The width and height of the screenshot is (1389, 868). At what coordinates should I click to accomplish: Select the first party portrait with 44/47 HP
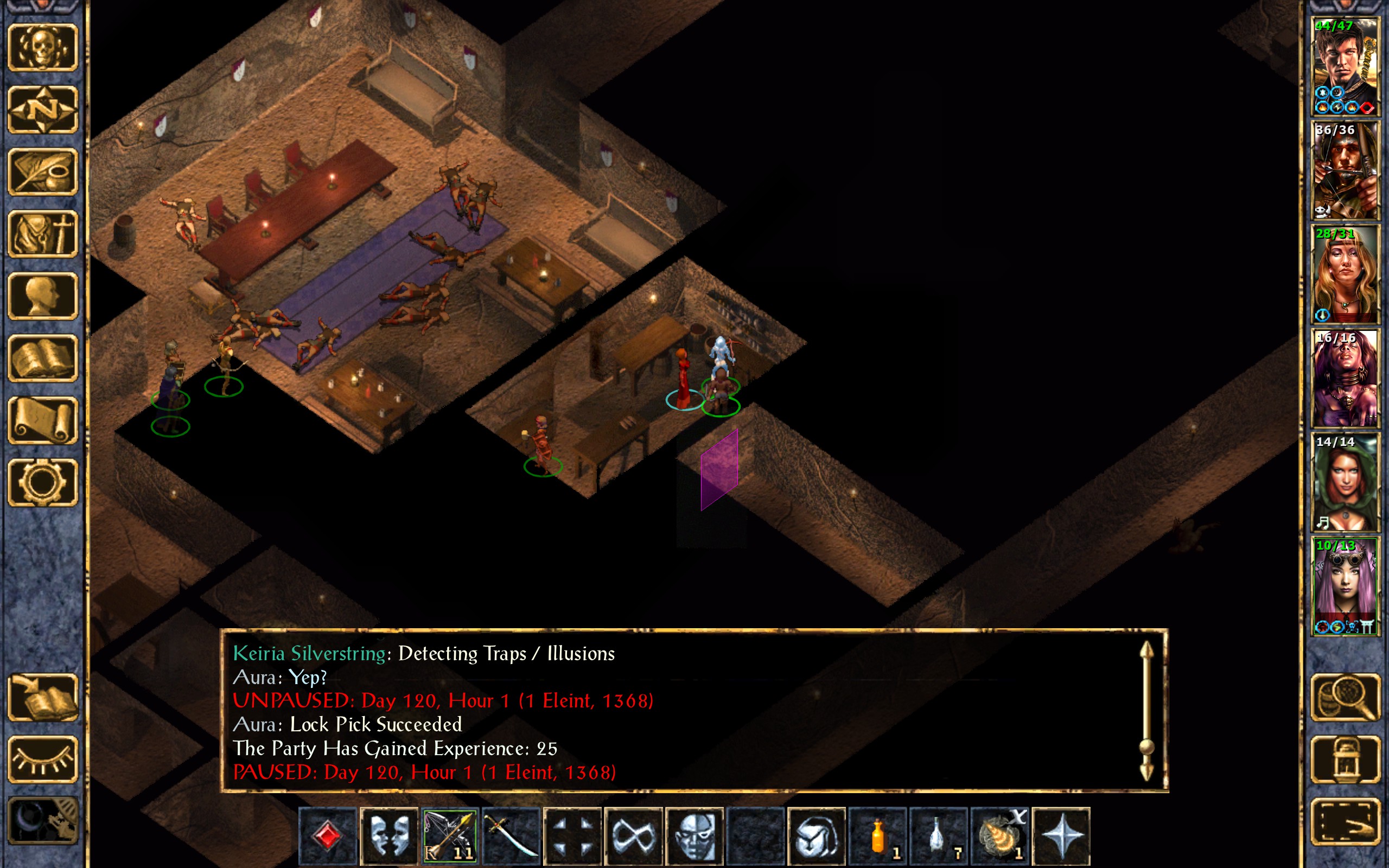pyautogui.click(x=1345, y=67)
